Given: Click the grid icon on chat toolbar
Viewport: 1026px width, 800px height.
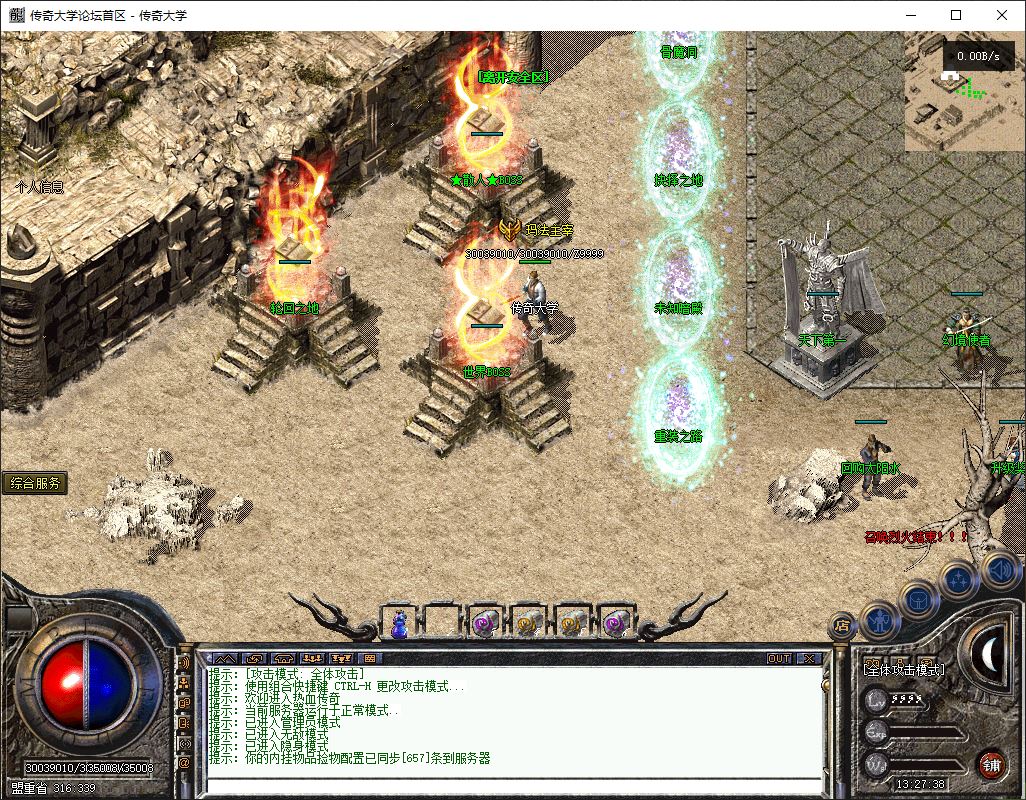Looking at the screenshot, I should coord(369,659).
